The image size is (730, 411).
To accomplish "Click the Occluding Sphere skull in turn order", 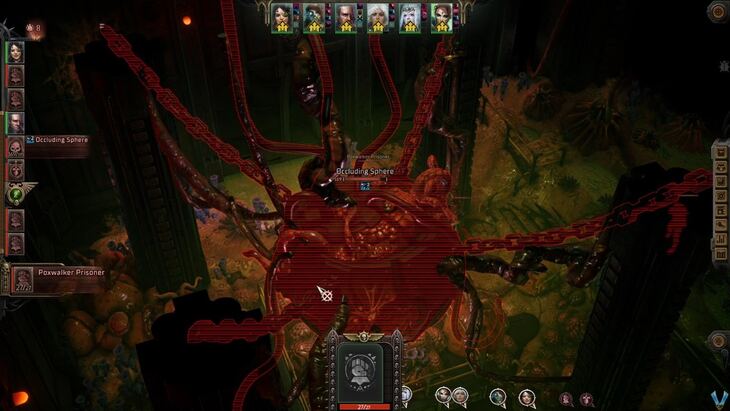I will pyautogui.click(x=16, y=147).
